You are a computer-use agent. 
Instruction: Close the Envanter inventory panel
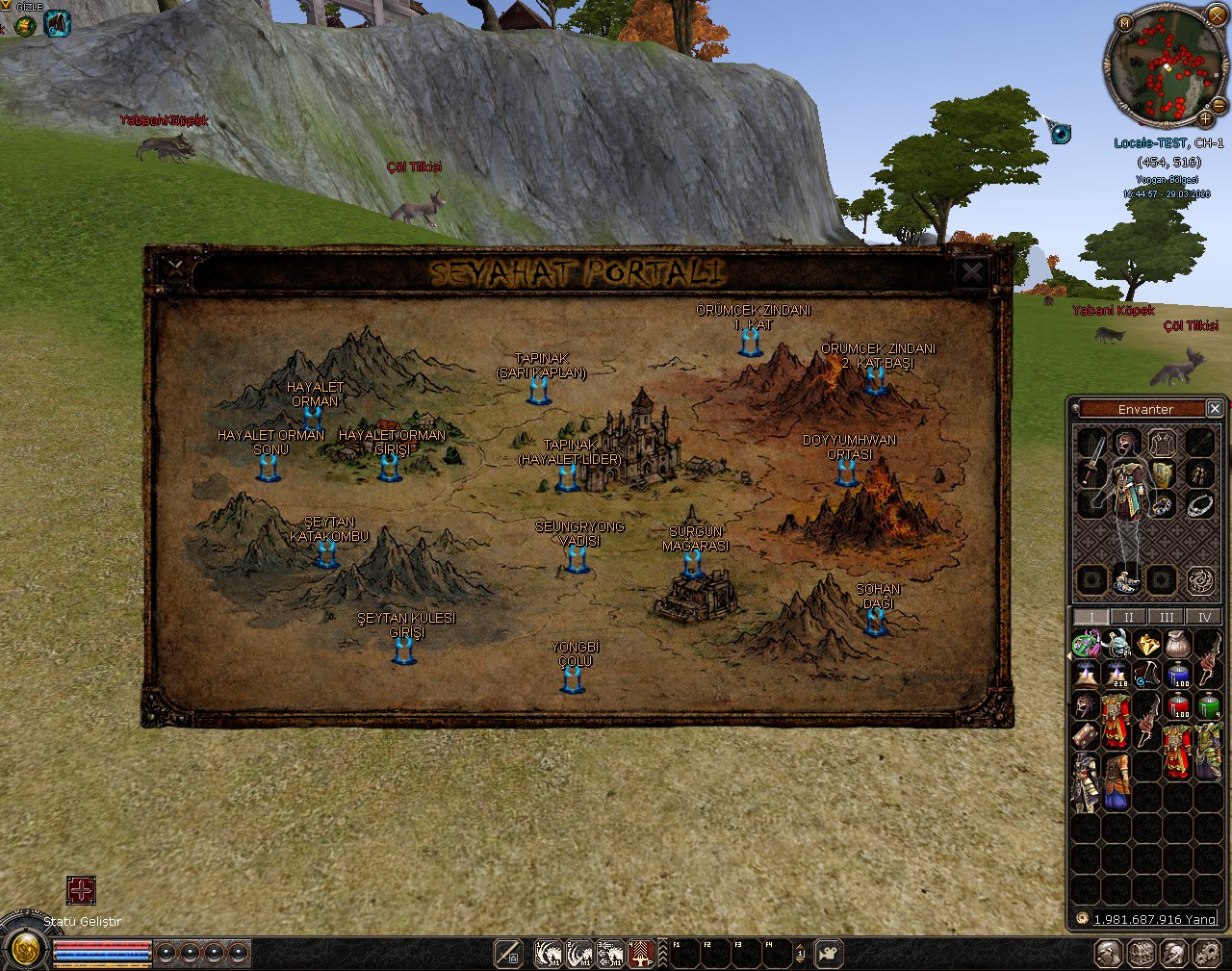[1215, 409]
